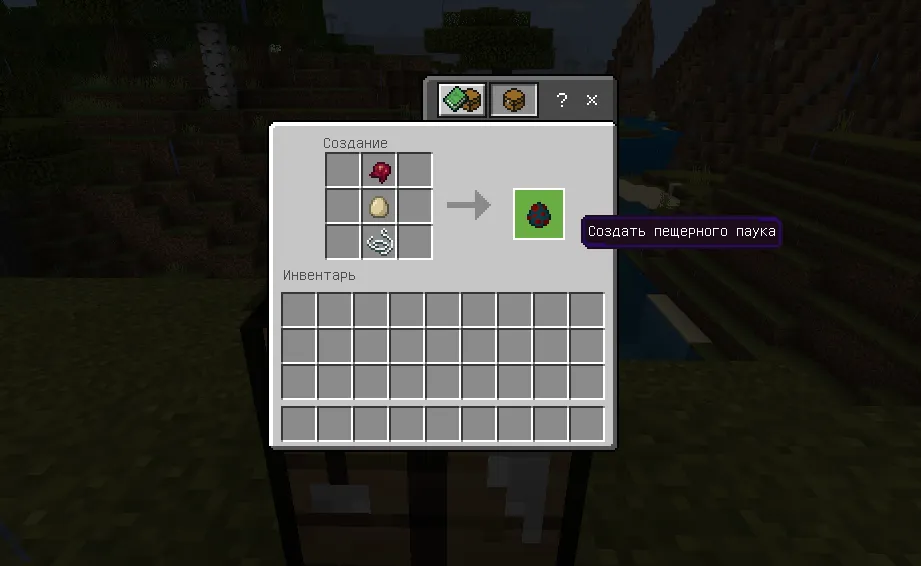The width and height of the screenshot is (921, 566).
Task: Open the question mark help button
Action: (x=562, y=100)
